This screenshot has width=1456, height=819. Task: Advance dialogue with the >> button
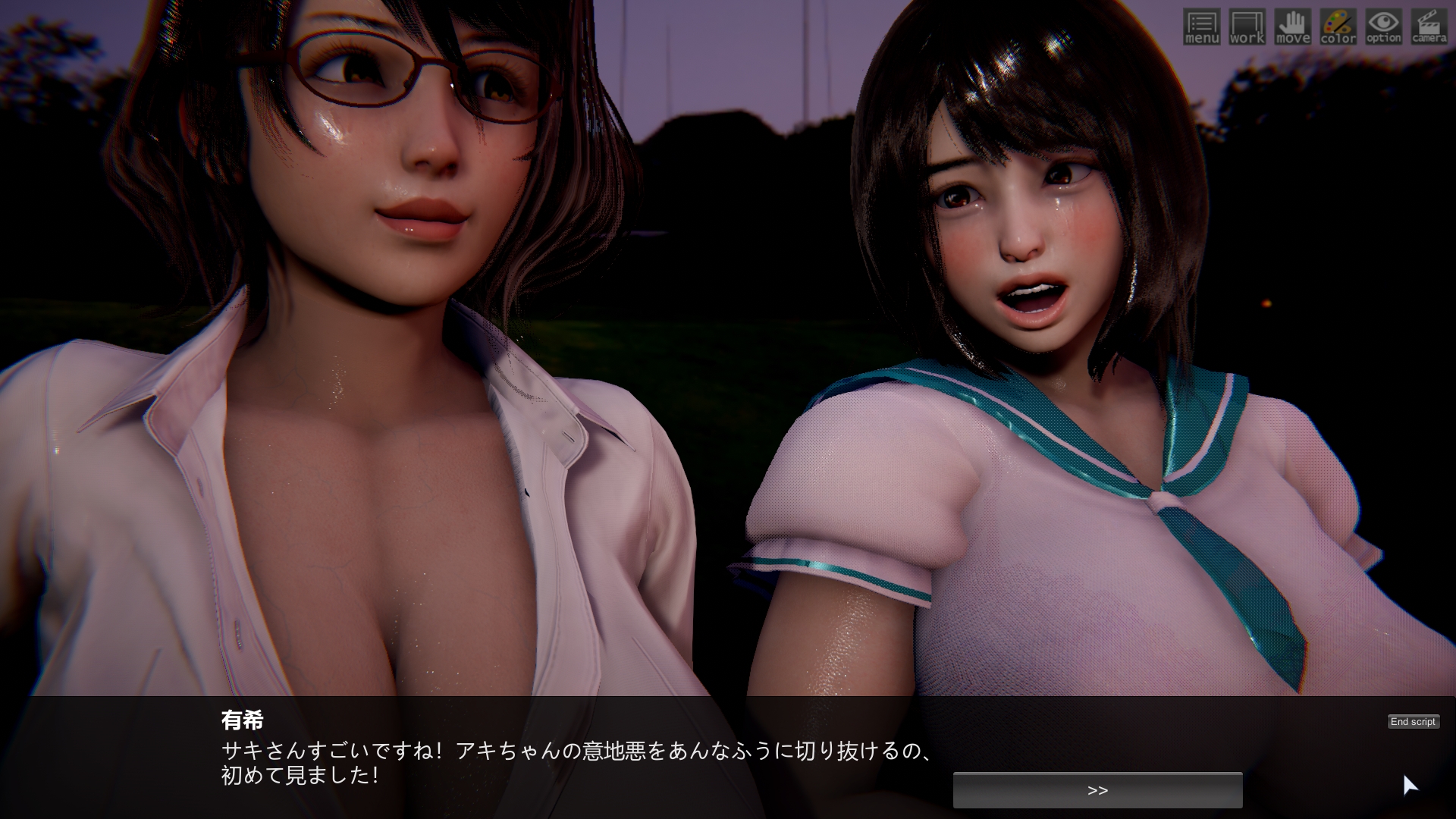click(x=1097, y=790)
